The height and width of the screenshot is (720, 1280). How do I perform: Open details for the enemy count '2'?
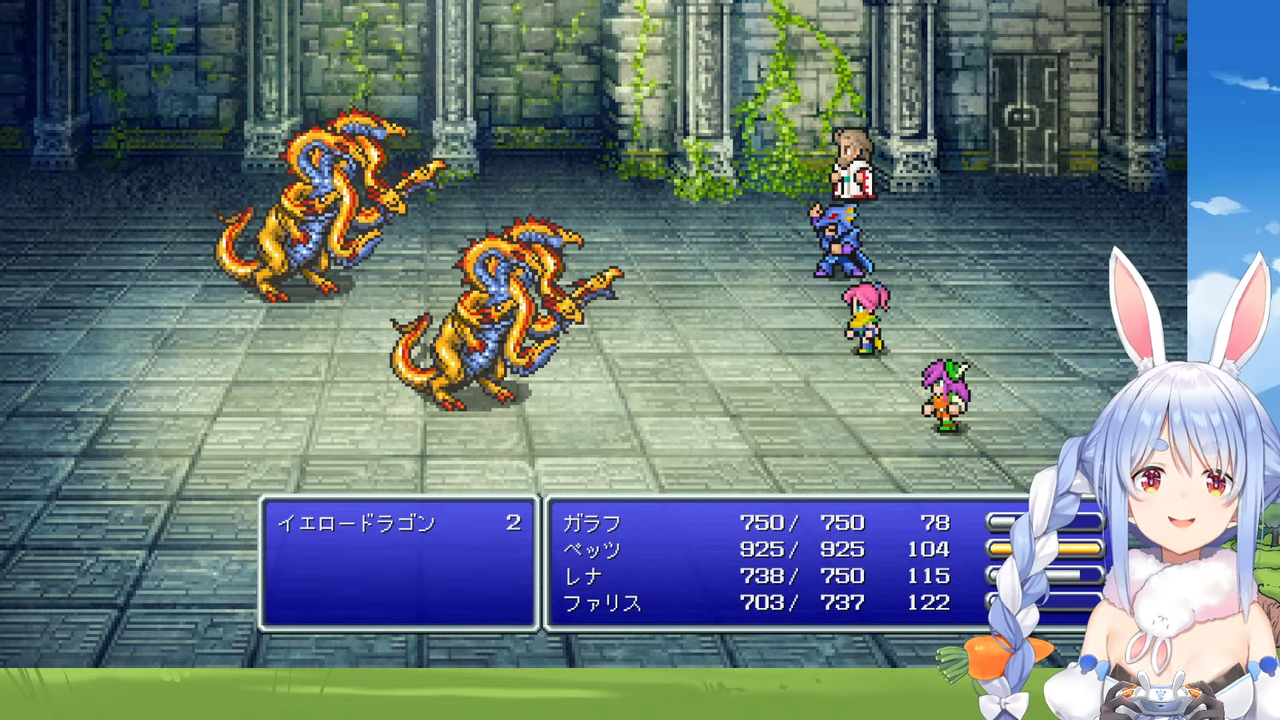513,522
